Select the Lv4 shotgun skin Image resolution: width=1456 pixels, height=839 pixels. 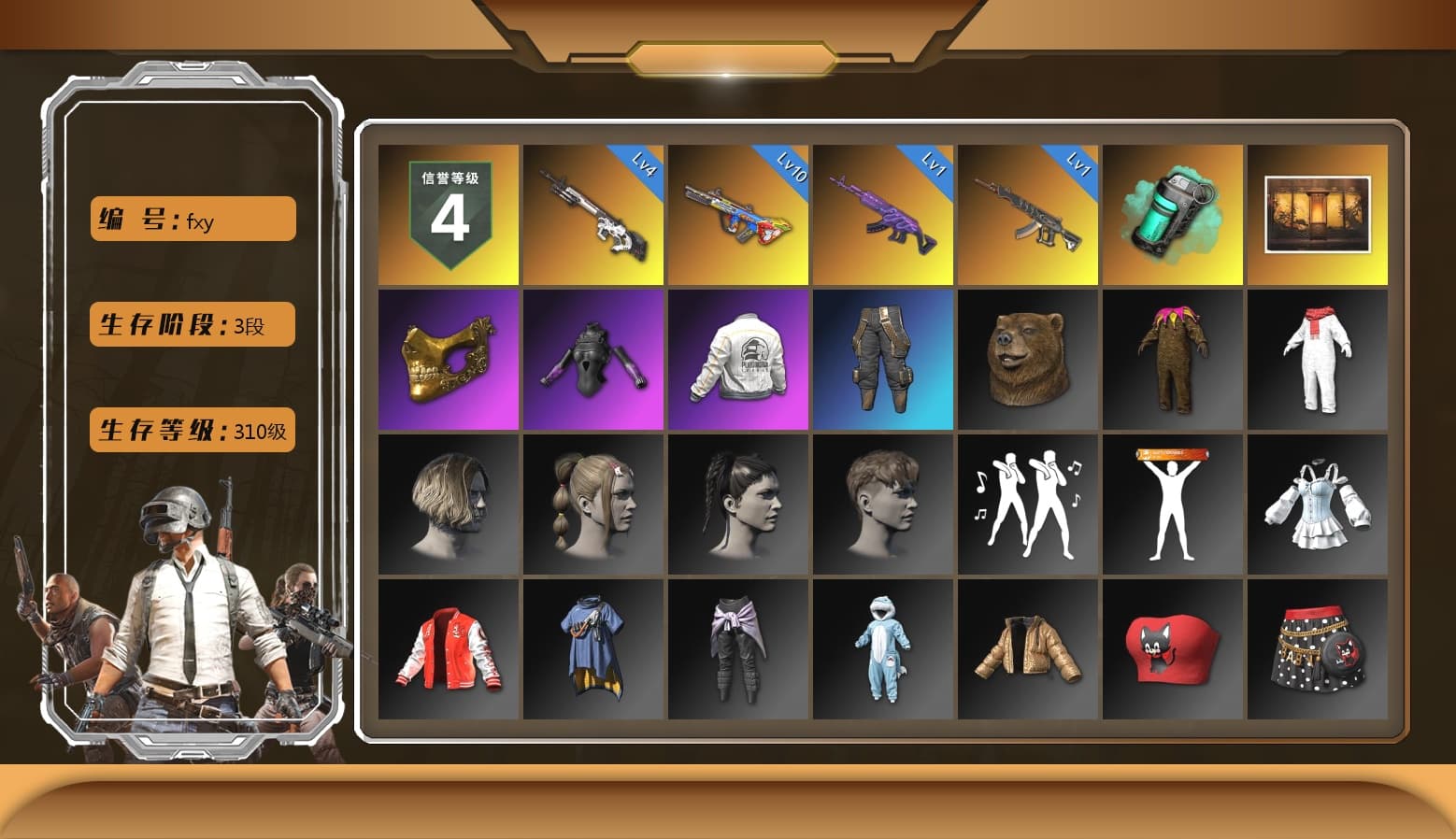point(593,215)
